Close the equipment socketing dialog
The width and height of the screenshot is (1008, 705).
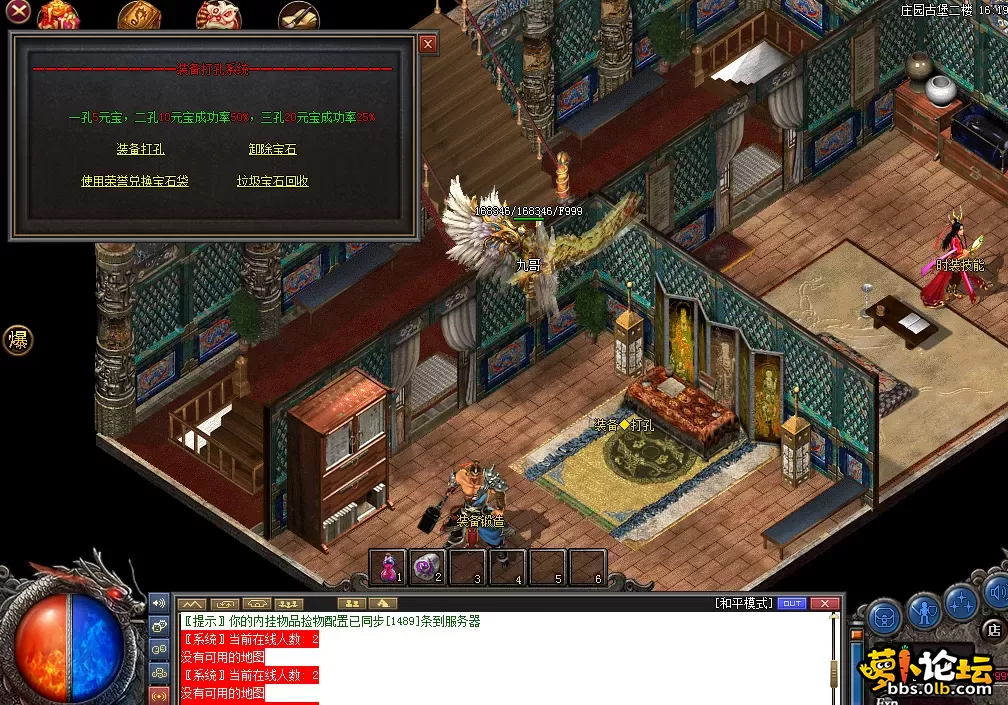pyautogui.click(x=428, y=44)
